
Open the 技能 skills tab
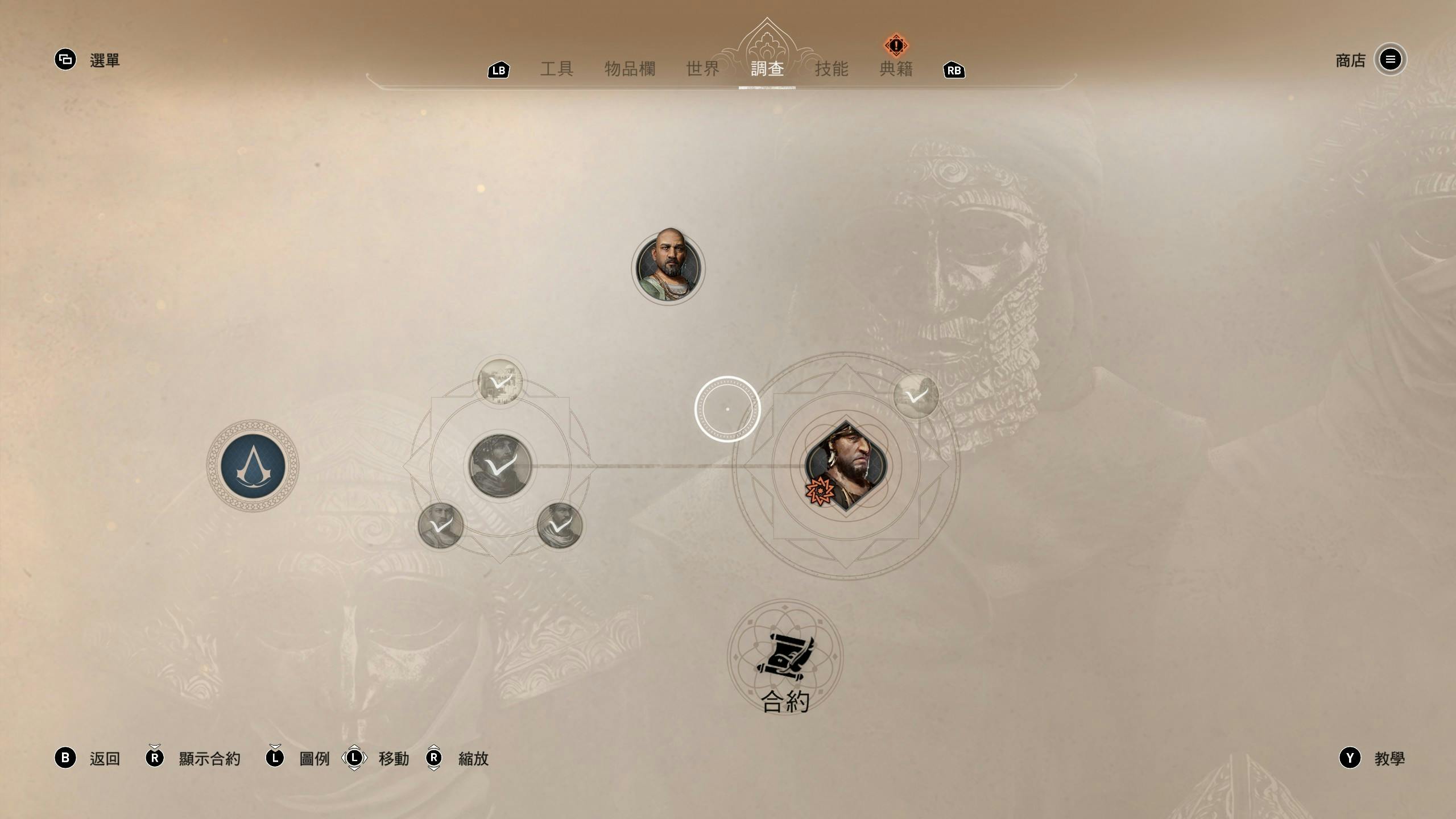832,69
